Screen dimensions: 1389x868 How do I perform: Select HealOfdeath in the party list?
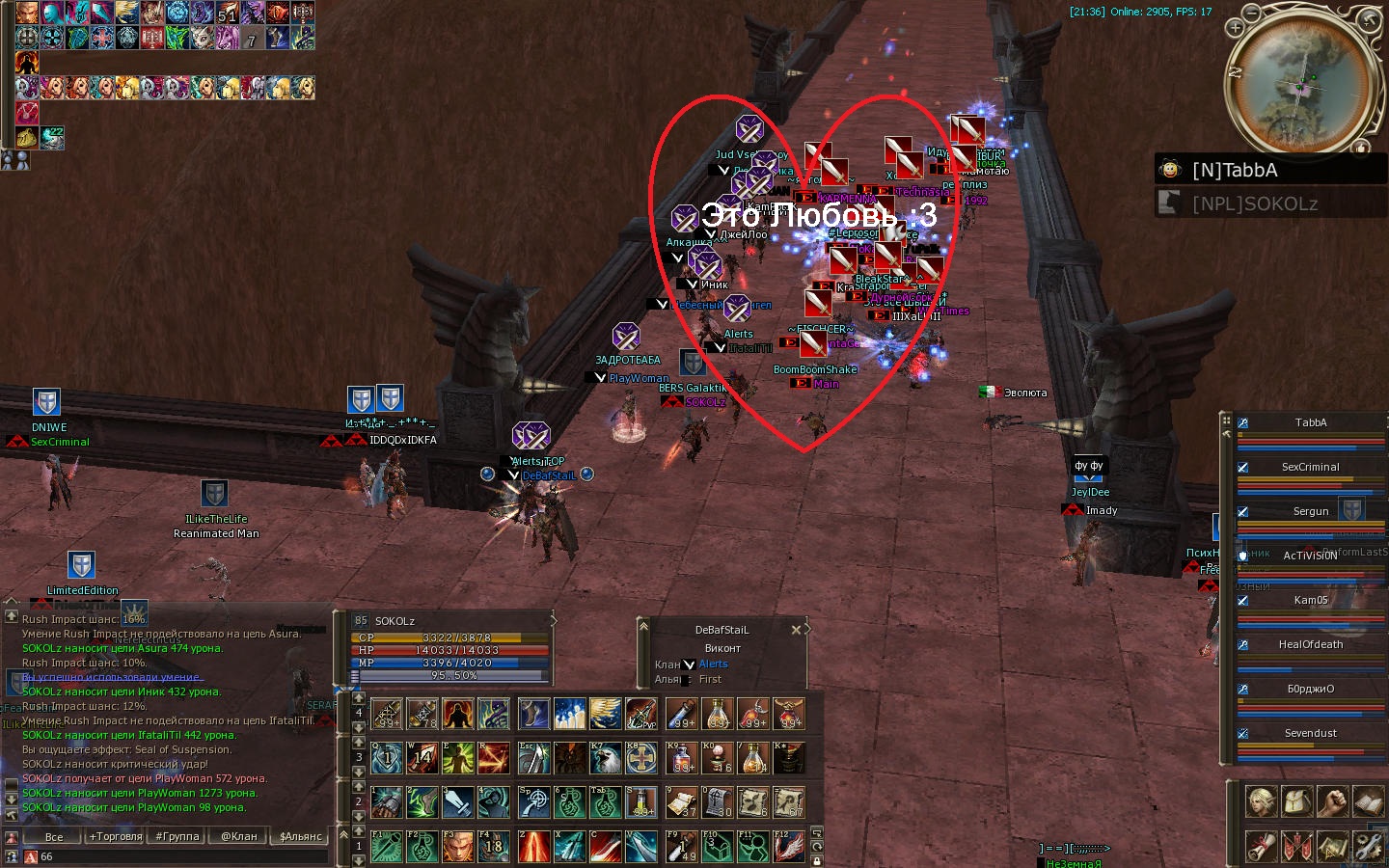pyautogui.click(x=1310, y=645)
